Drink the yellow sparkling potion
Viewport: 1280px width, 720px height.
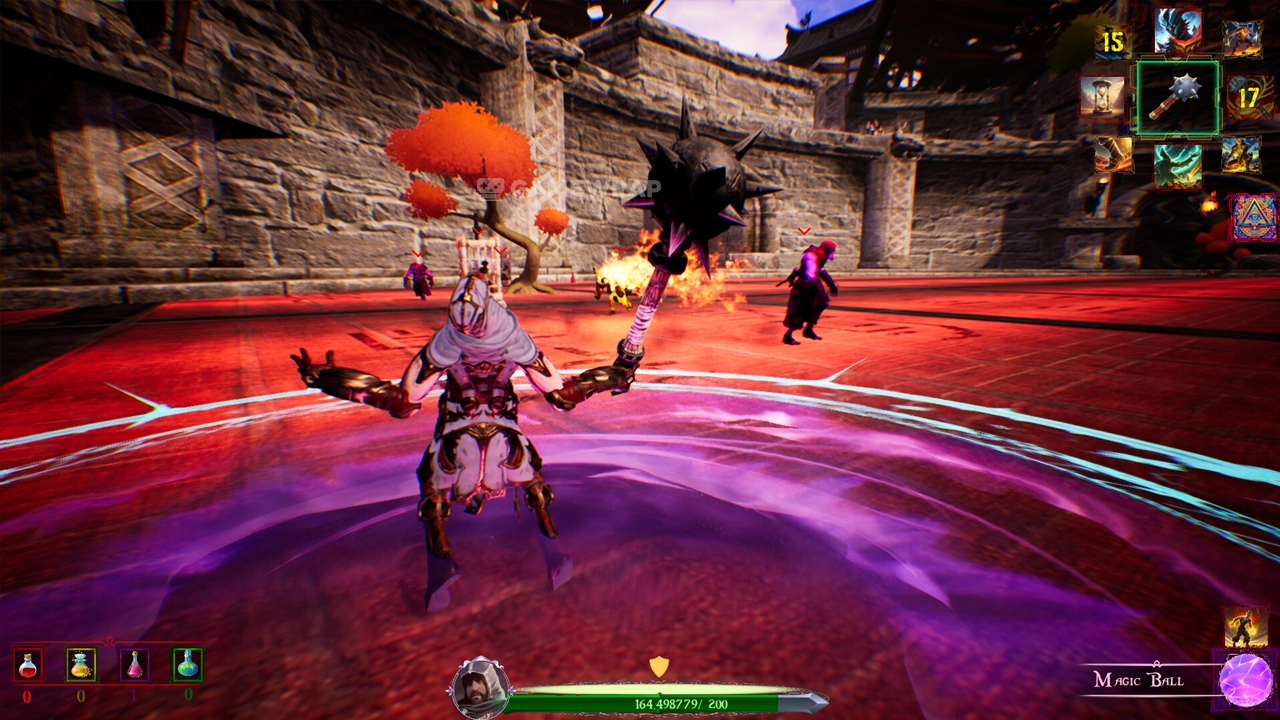(x=81, y=664)
